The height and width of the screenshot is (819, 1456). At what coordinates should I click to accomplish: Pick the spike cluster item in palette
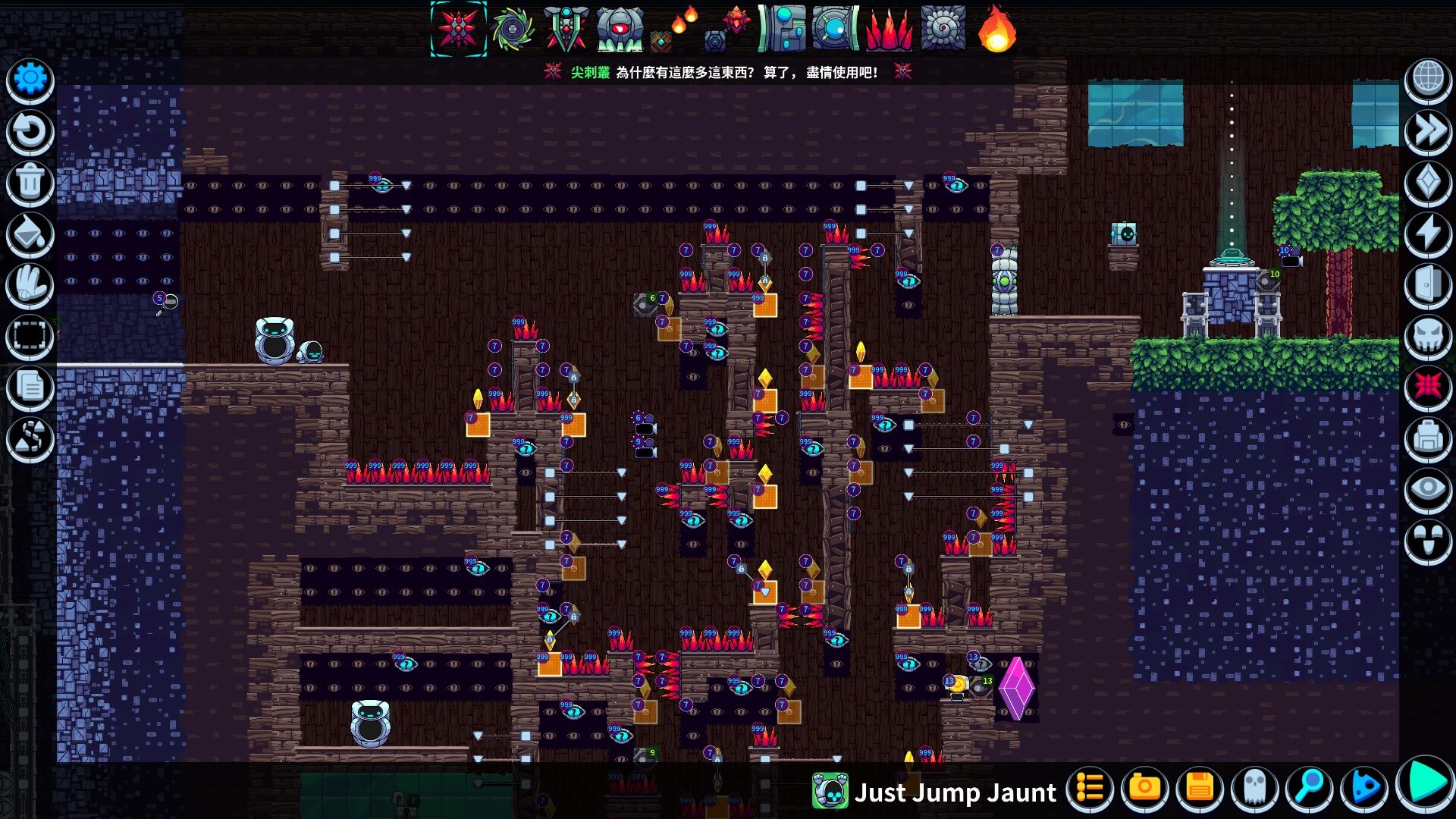coord(459,30)
